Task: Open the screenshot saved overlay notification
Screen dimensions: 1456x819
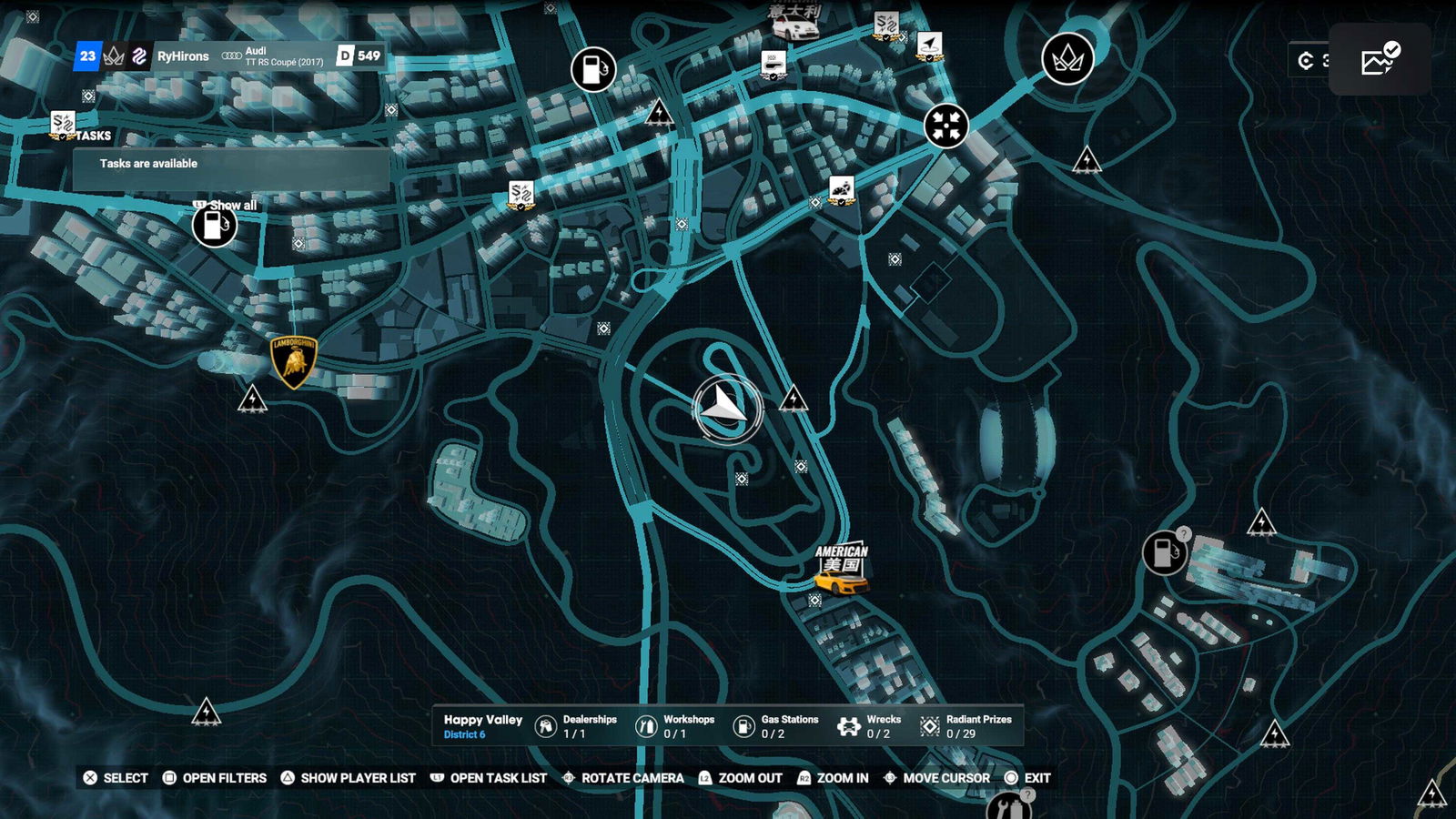Action: click(x=1380, y=60)
